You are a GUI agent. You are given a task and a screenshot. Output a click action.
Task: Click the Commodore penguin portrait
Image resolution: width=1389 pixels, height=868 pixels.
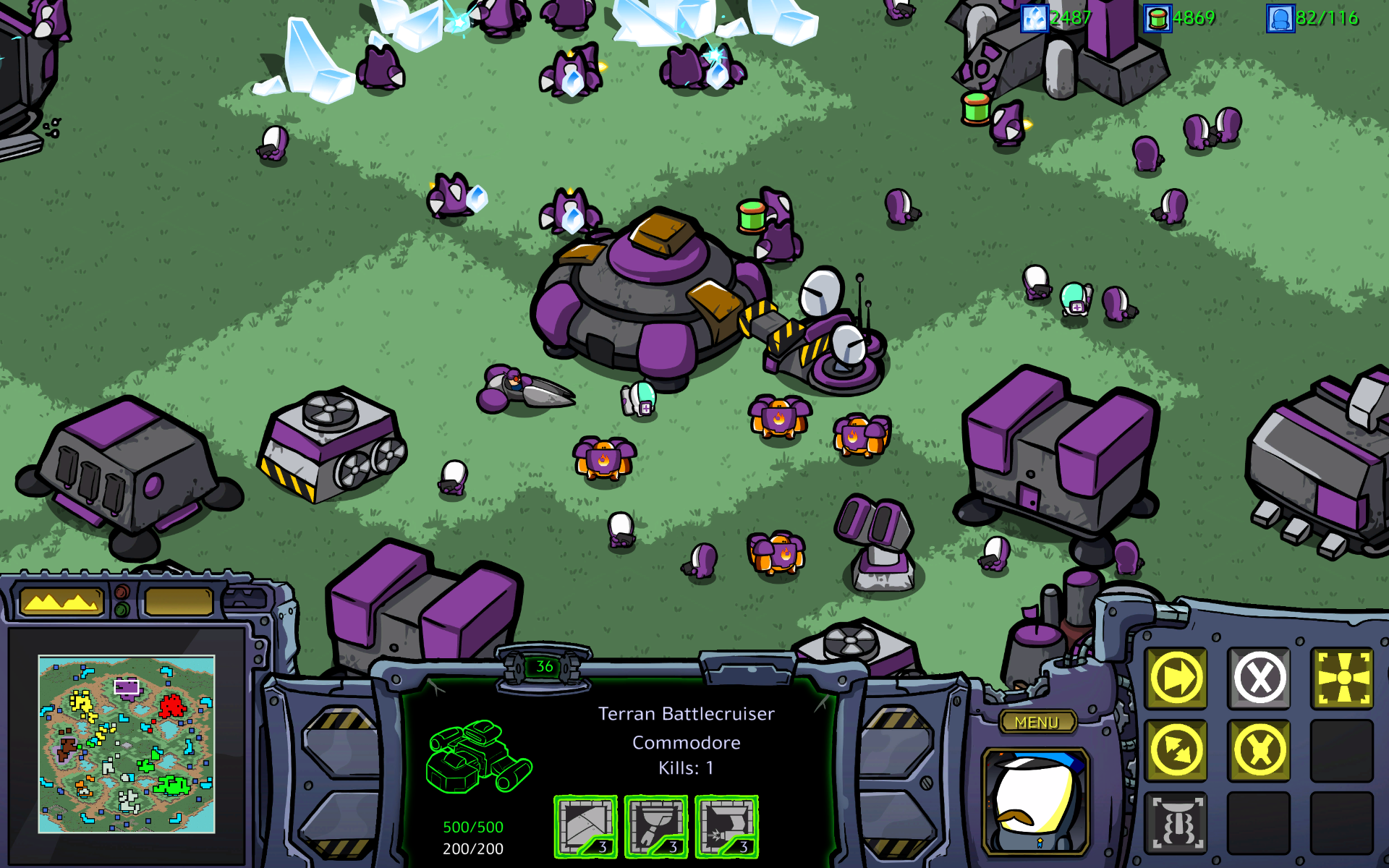click(x=1036, y=803)
